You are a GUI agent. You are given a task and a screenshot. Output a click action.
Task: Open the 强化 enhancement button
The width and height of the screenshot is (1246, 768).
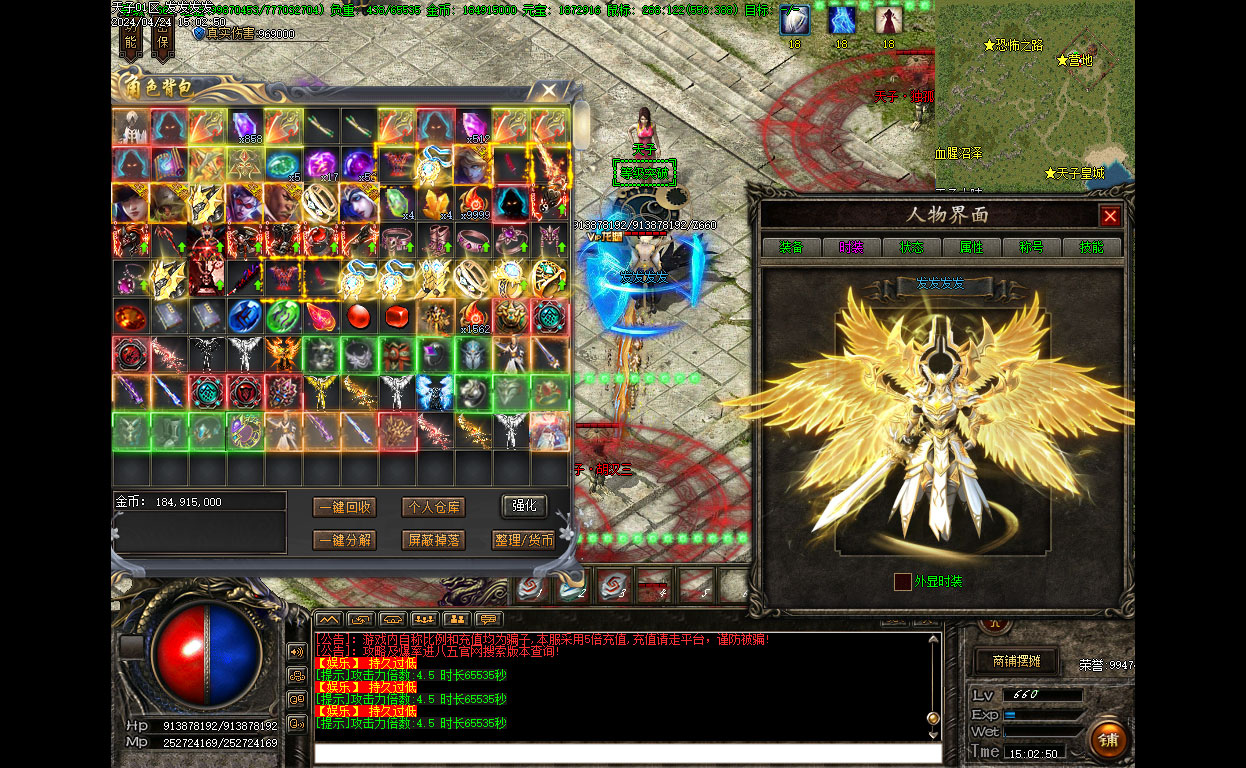524,506
